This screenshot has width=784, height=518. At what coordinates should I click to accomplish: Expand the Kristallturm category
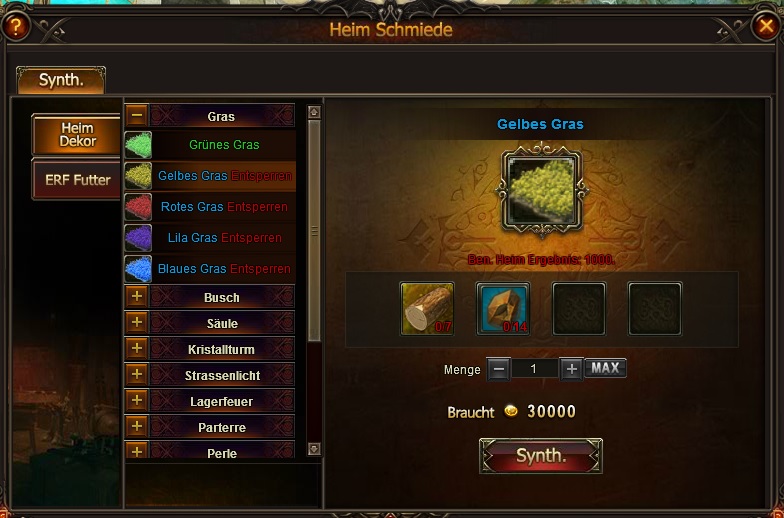pyautogui.click(x=138, y=349)
